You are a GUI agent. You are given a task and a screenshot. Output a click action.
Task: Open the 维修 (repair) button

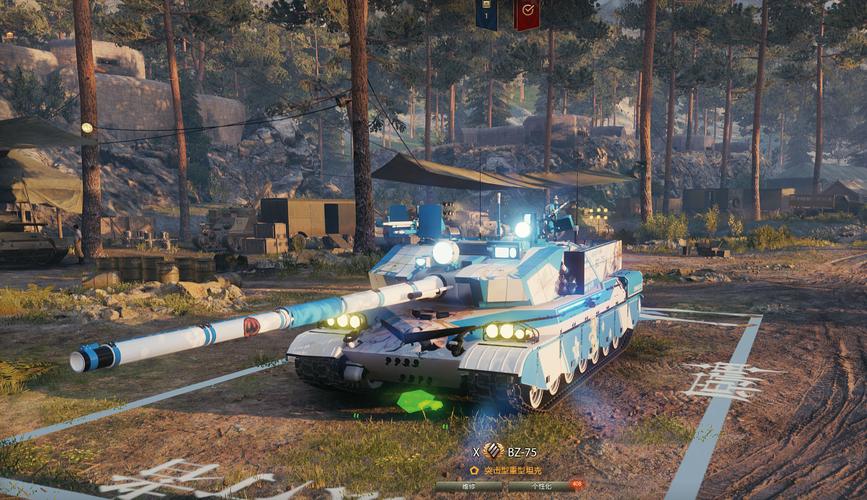tap(468, 487)
